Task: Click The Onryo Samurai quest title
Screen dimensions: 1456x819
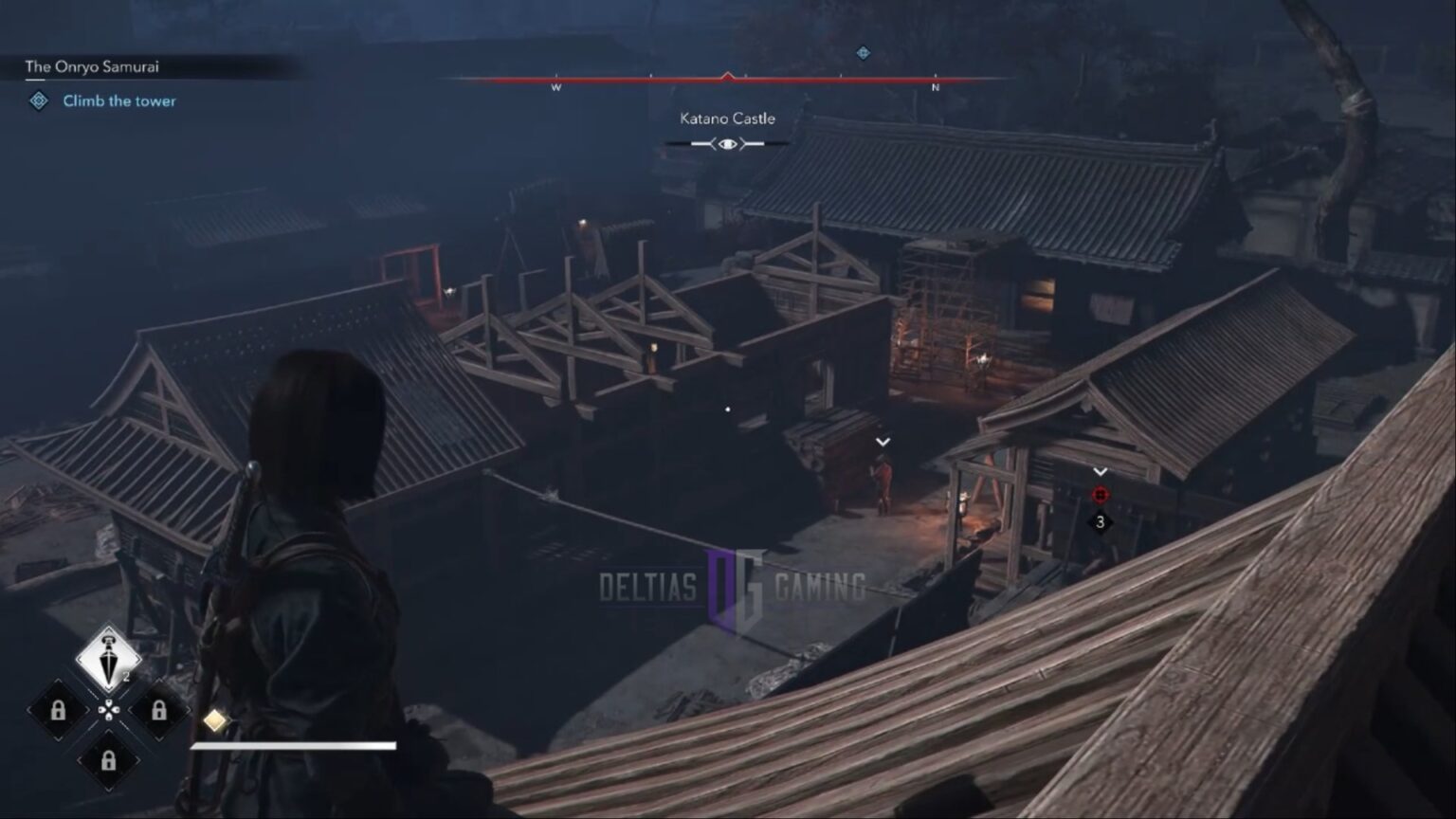Action: (x=92, y=66)
